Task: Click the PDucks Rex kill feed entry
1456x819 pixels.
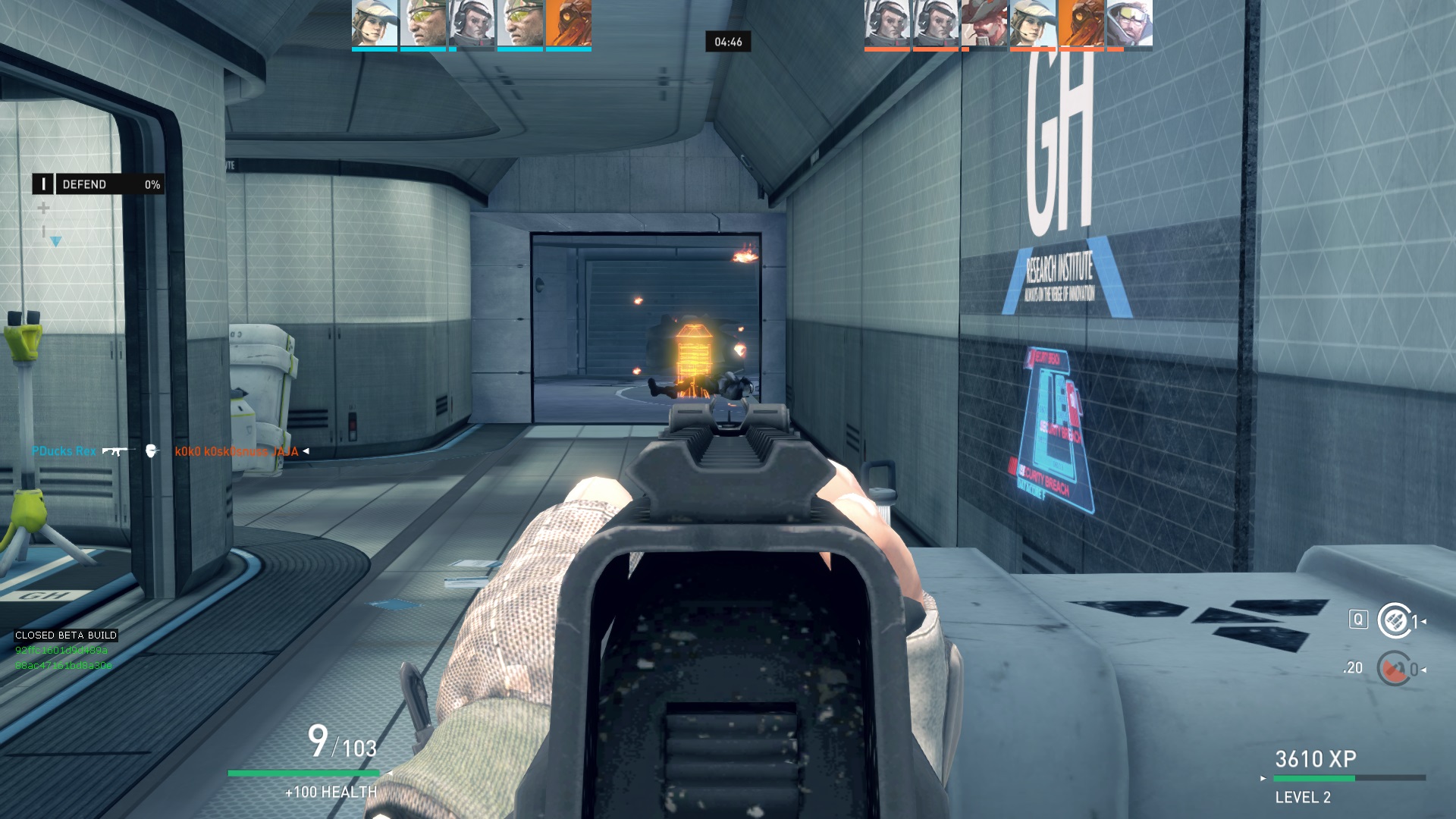Action: coord(64,451)
